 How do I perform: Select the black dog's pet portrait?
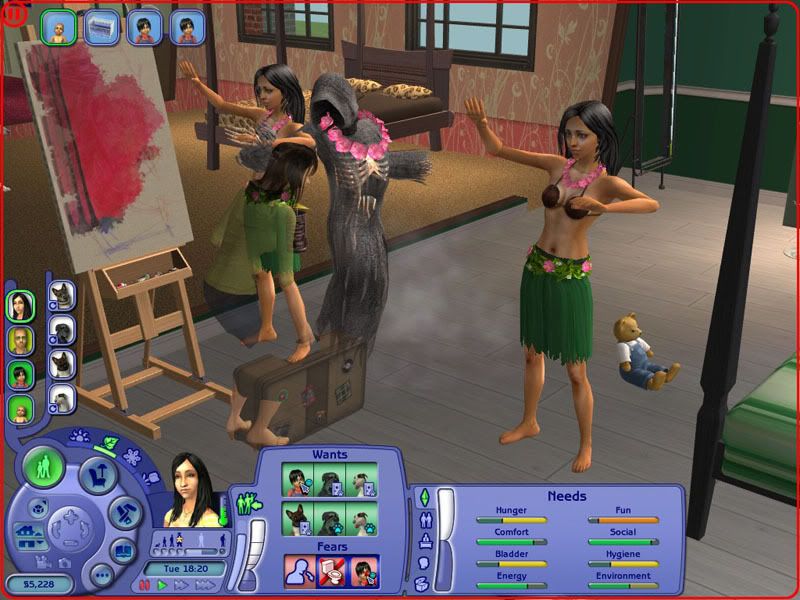coord(61,330)
